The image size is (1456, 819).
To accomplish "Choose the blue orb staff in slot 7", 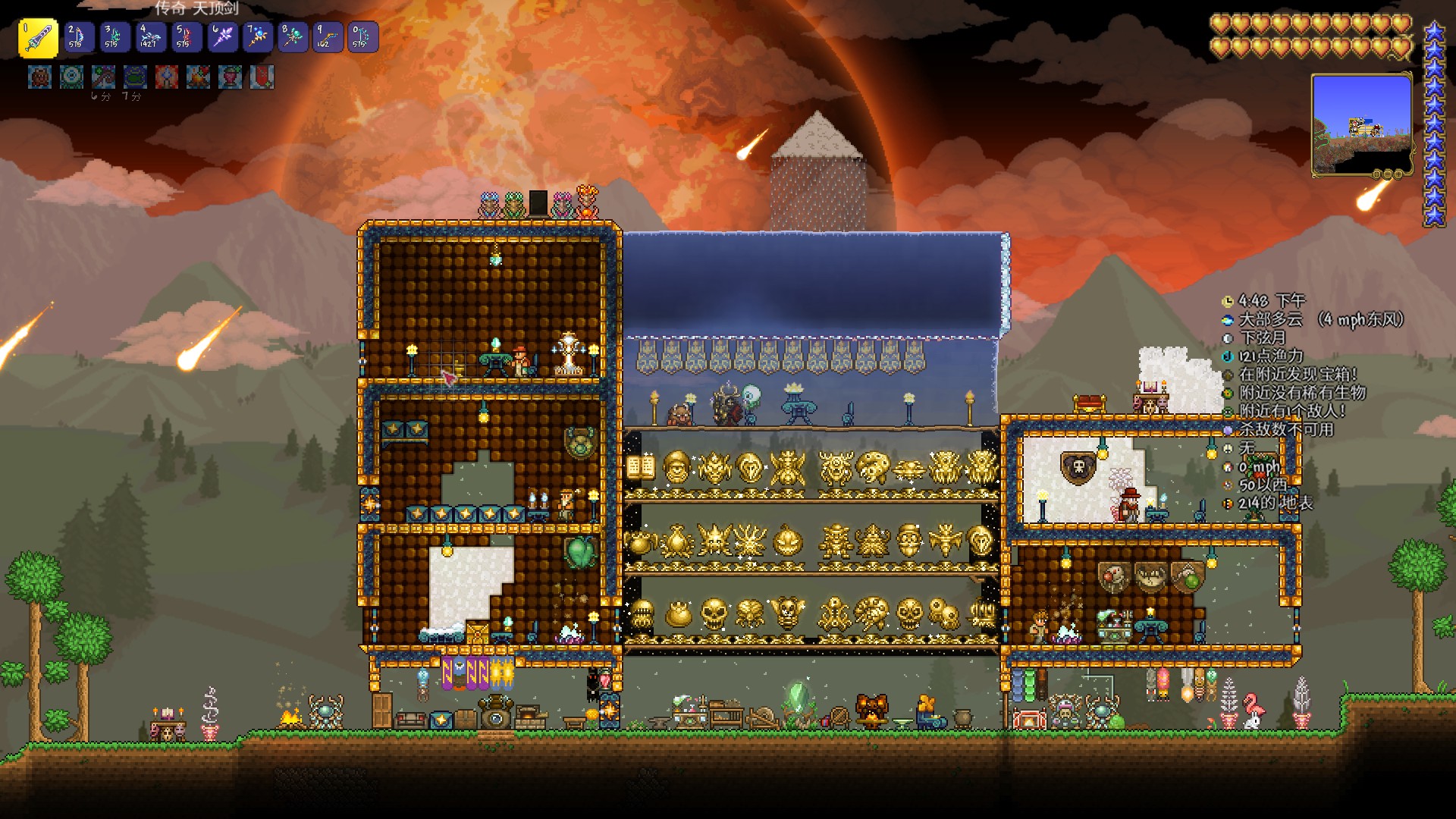I will [x=256, y=37].
